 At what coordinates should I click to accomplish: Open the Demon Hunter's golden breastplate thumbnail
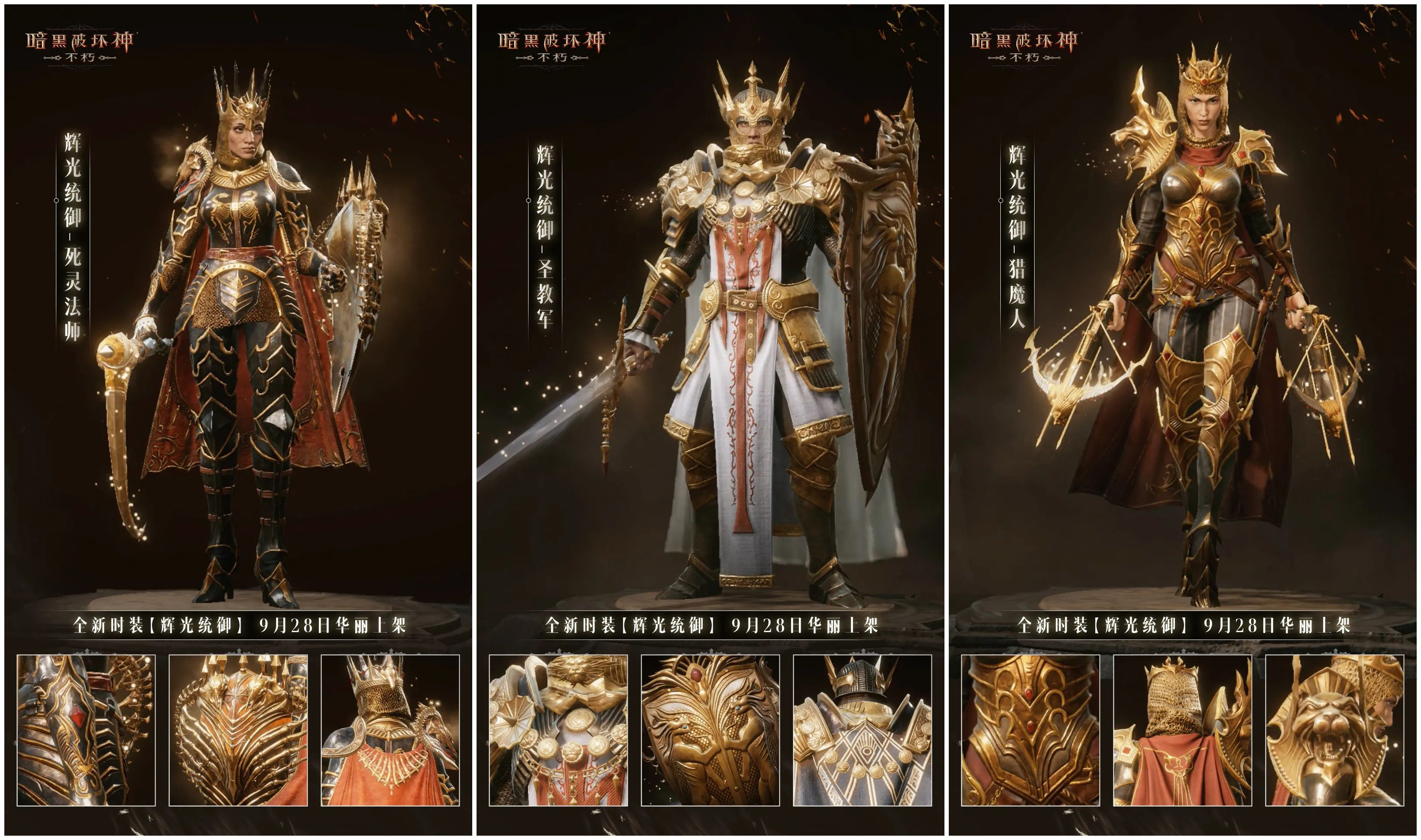[1030, 730]
